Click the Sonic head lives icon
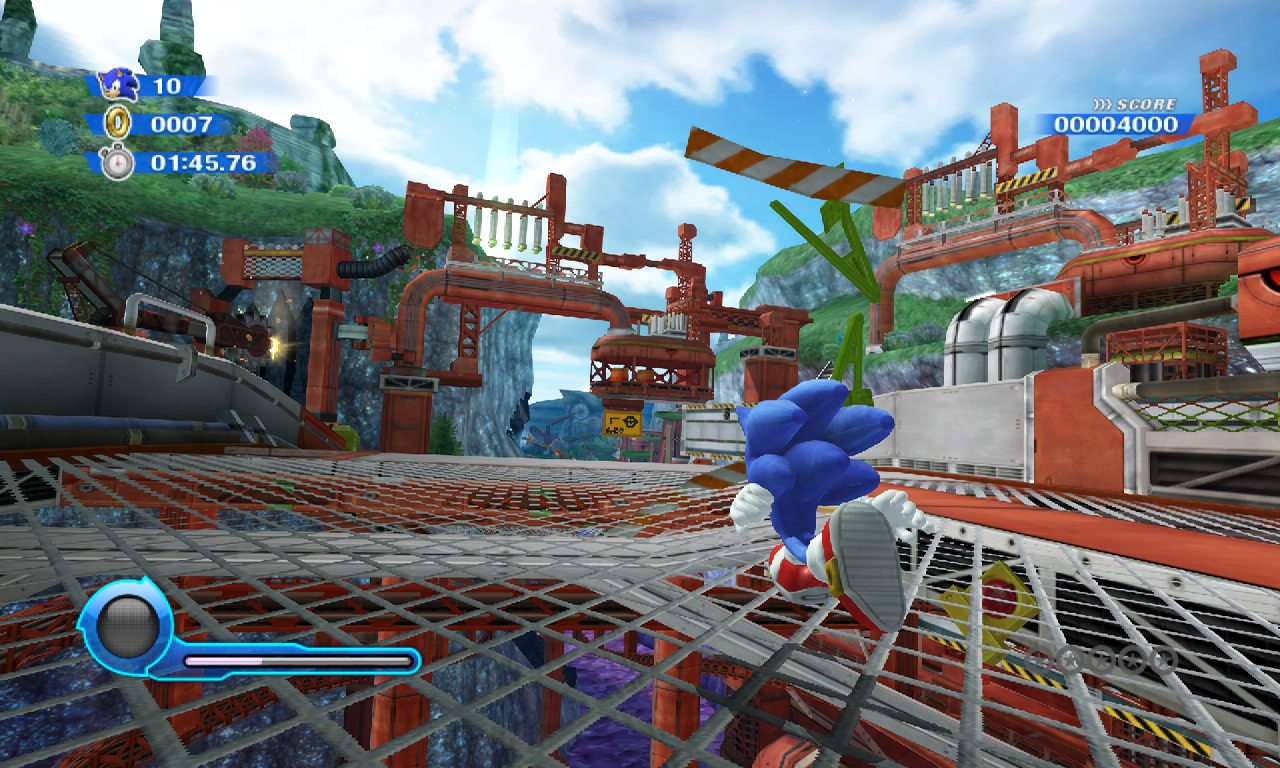The image size is (1280, 768). point(119,85)
